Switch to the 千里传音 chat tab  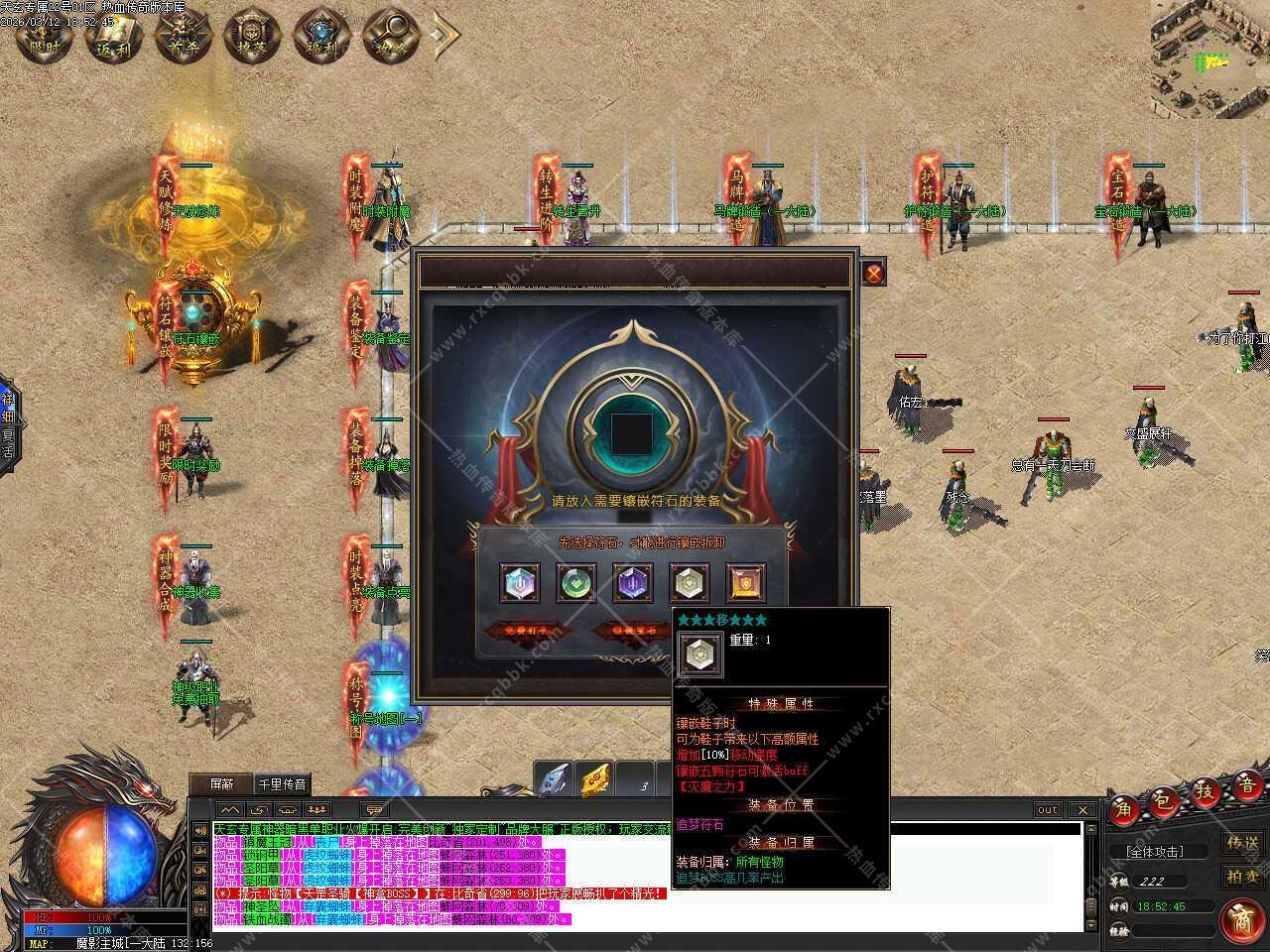(x=284, y=783)
